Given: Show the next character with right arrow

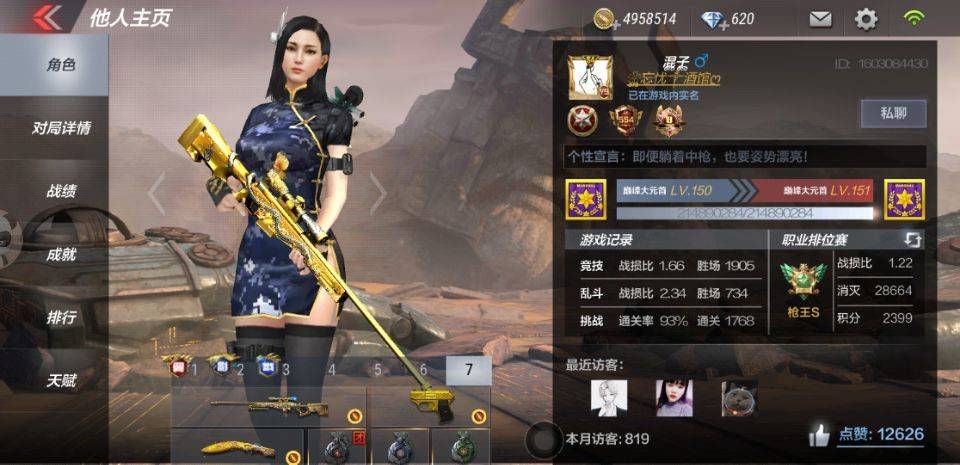Looking at the screenshot, I should point(377,193).
